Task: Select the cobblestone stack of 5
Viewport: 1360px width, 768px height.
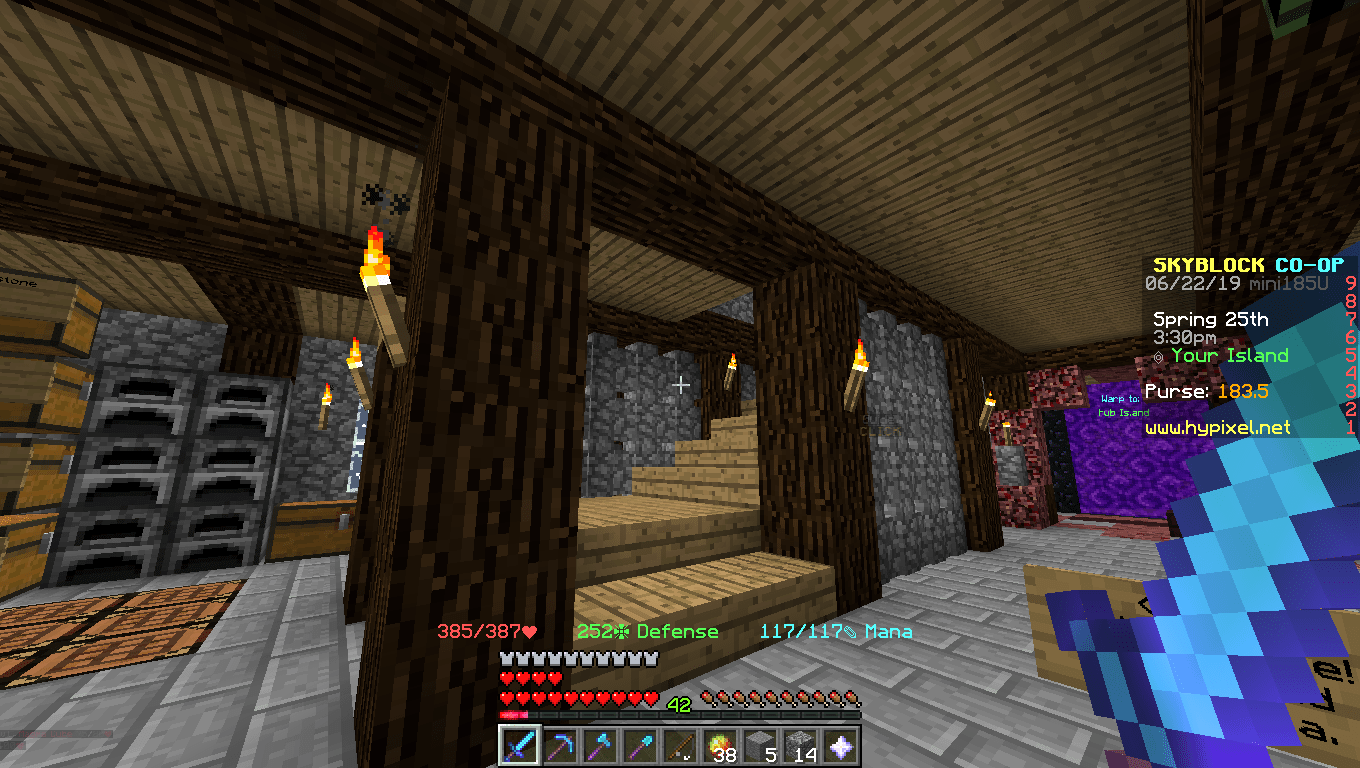Action: tap(761, 746)
